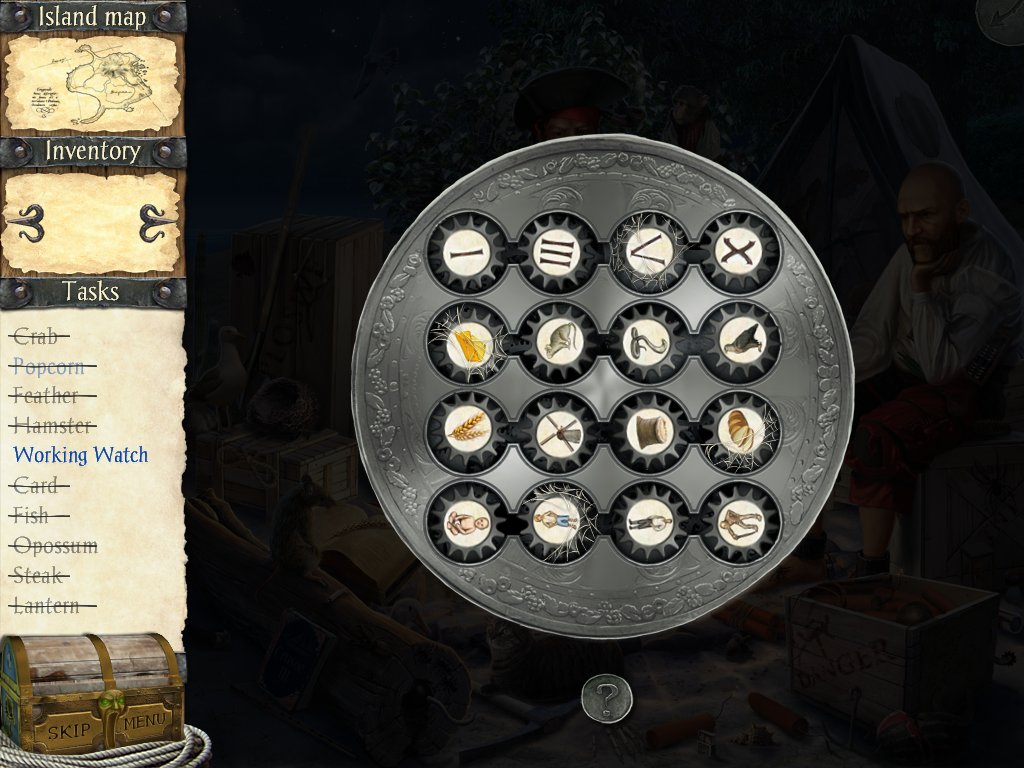Choose the baby gear tile
Viewport: 1024px width, 768px height.
point(466,521)
